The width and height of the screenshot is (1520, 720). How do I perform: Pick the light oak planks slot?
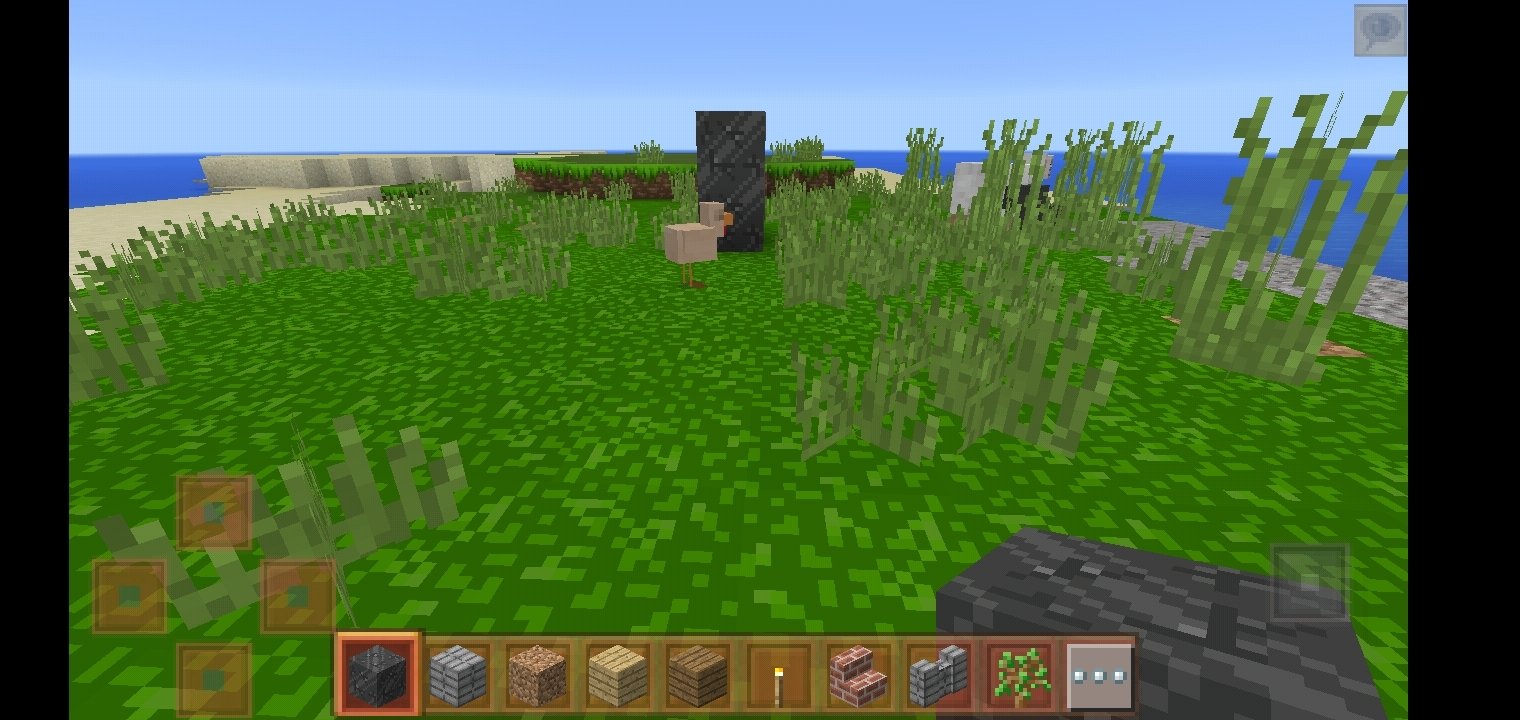618,675
